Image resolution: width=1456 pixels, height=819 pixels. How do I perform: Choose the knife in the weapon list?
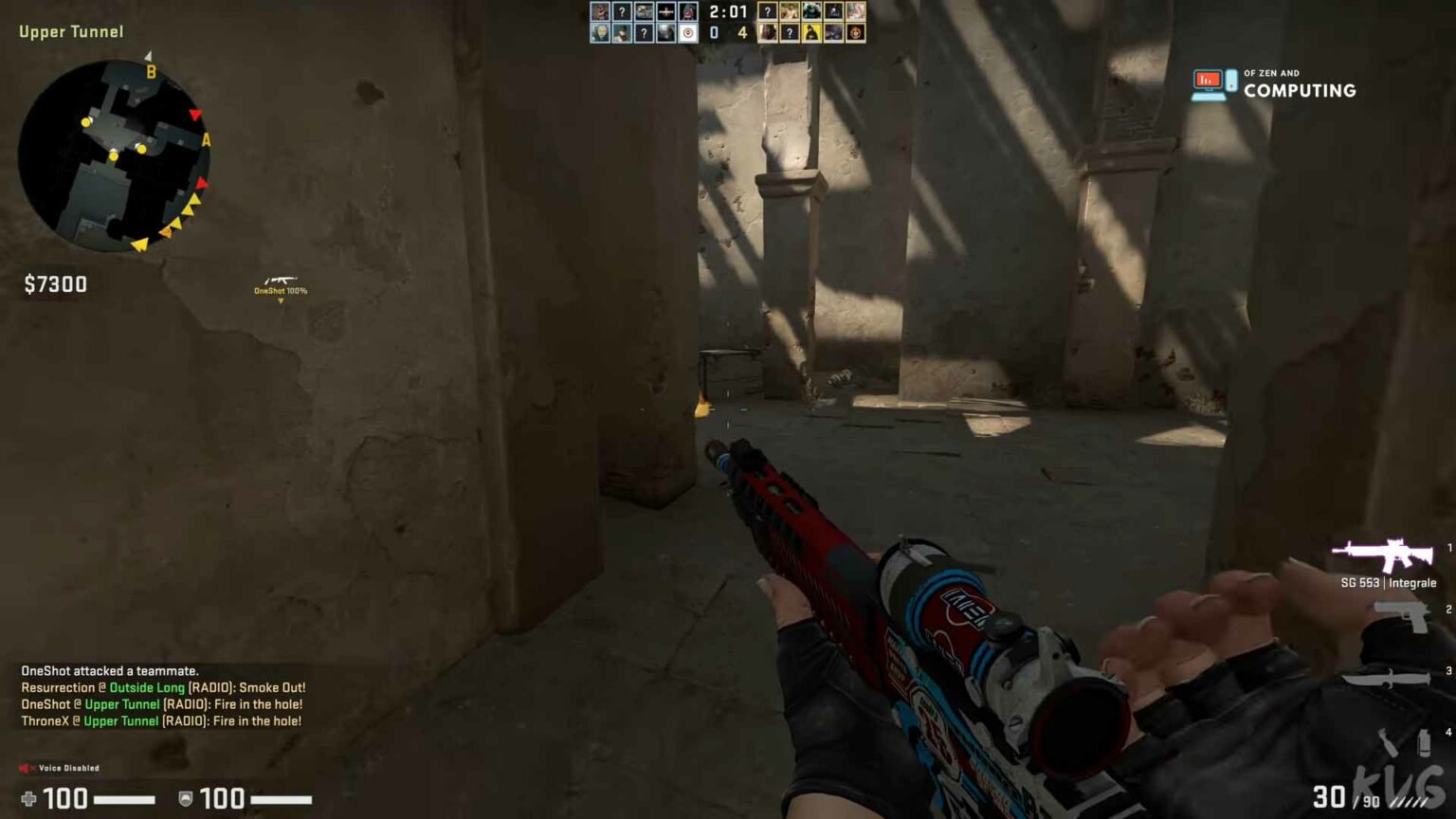(1386, 677)
